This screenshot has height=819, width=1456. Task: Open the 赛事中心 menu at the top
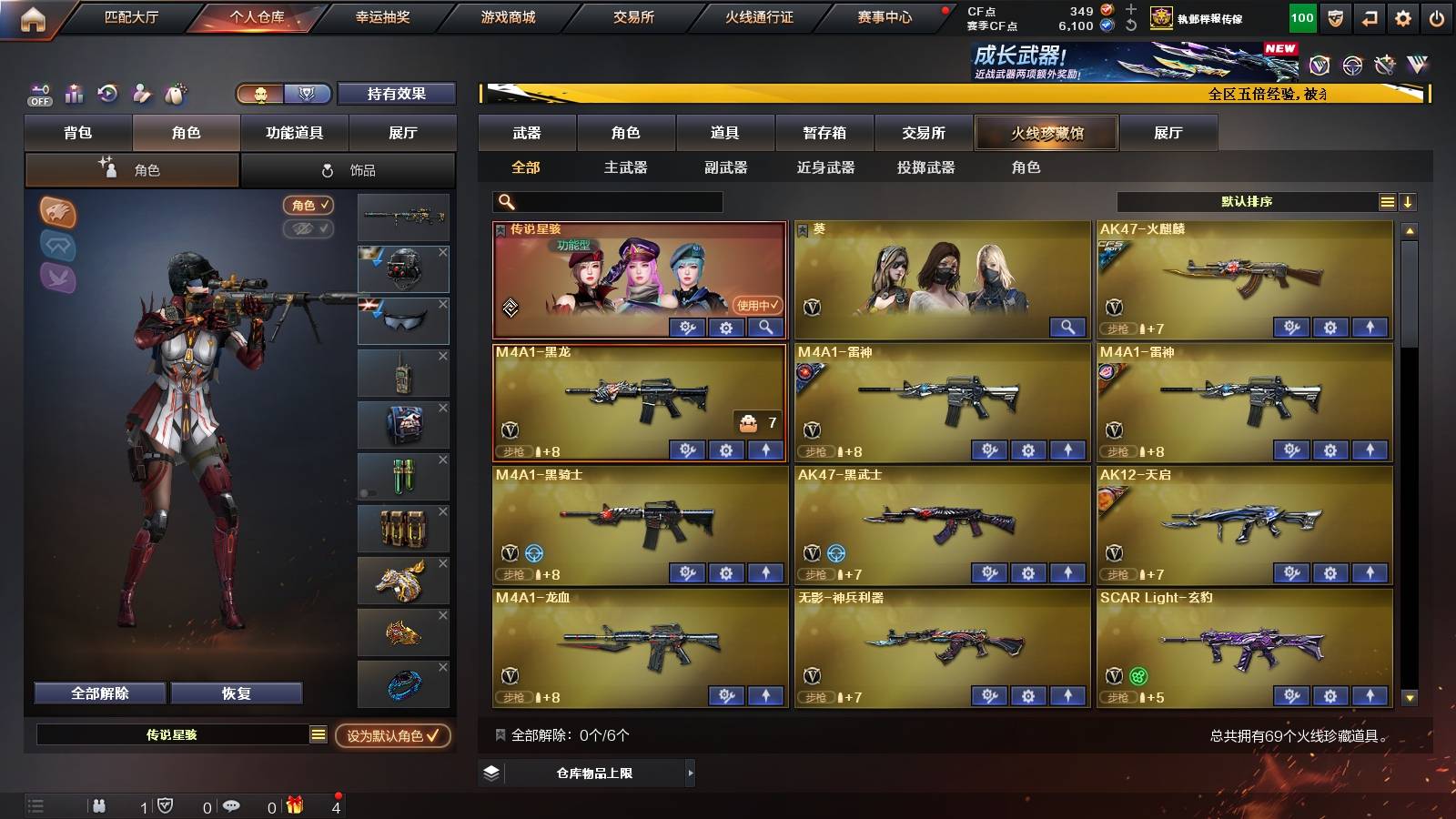(x=886, y=16)
